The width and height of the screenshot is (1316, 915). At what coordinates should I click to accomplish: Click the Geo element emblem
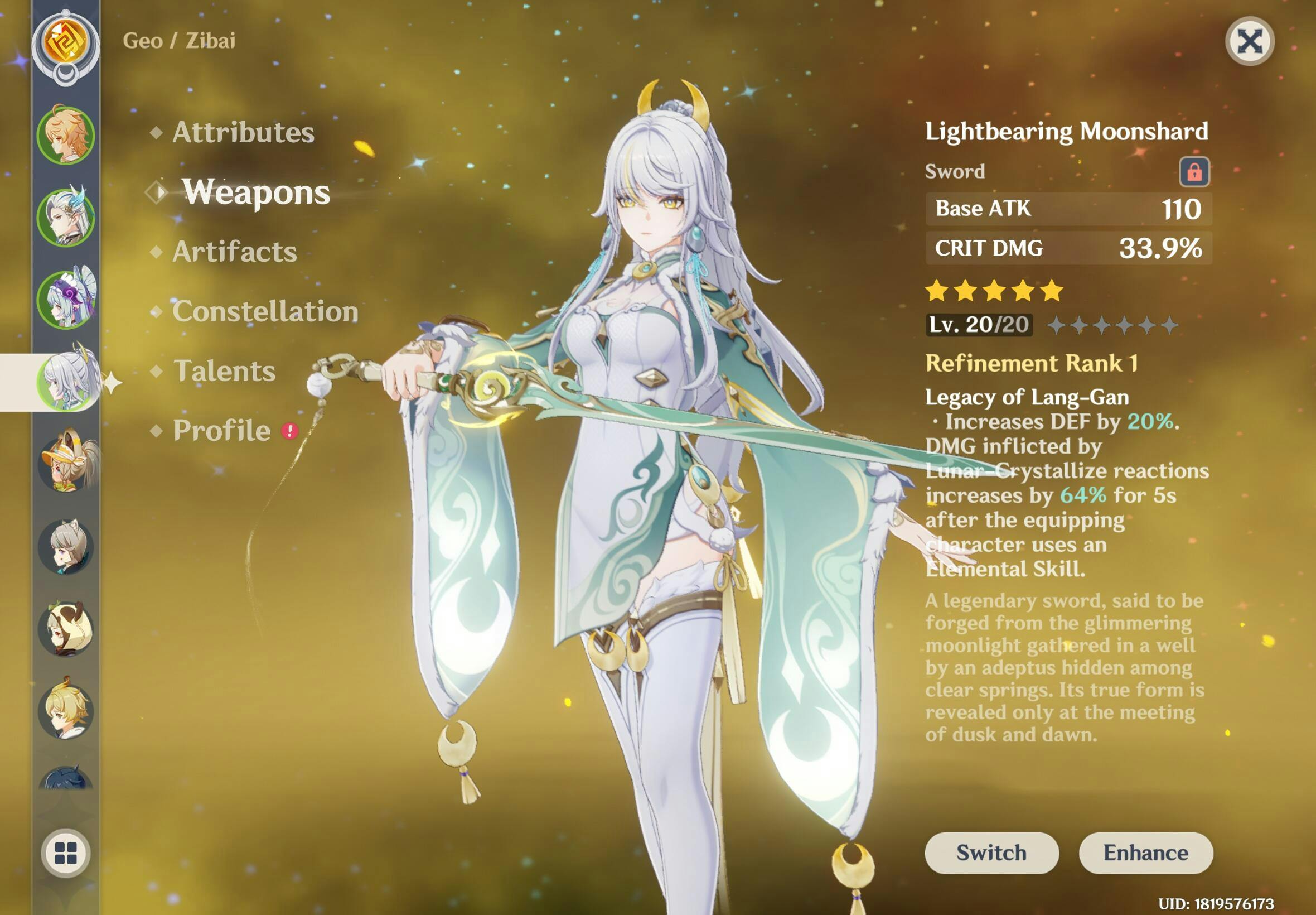pyautogui.click(x=66, y=44)
